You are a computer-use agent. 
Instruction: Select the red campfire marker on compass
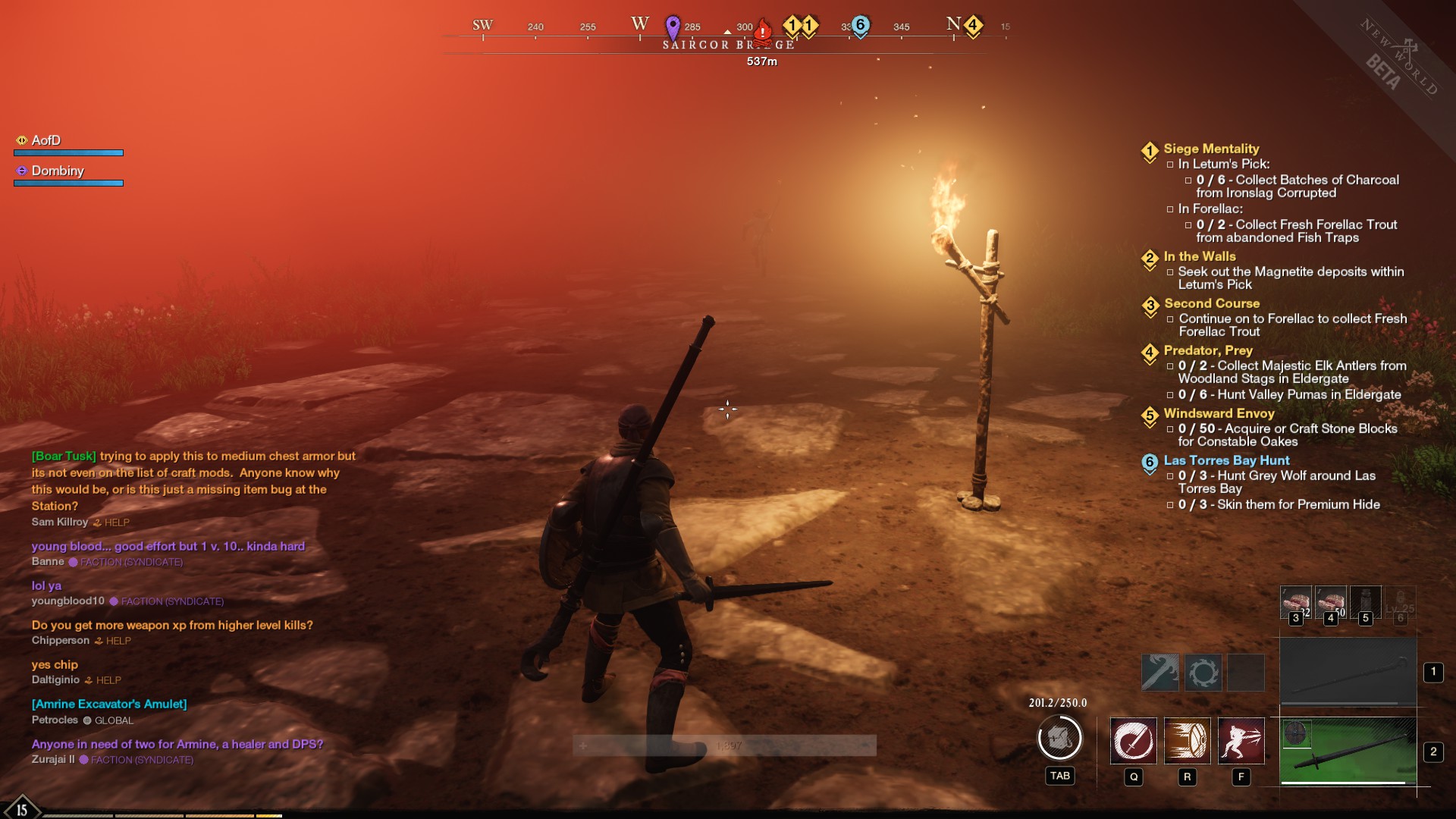763,30
